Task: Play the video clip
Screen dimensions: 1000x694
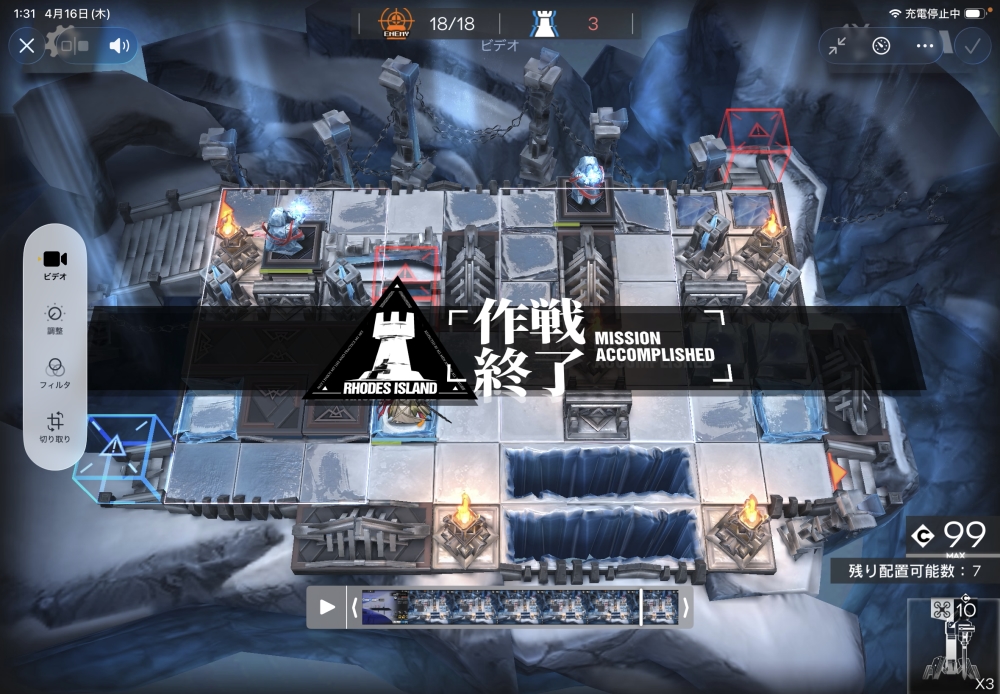Action: click(x=327, y=607)
